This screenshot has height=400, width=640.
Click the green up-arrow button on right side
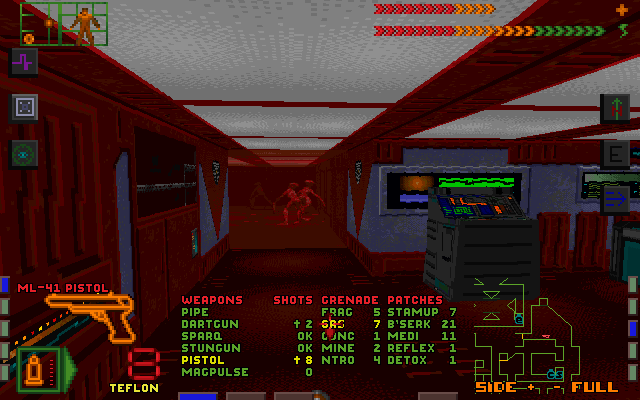tap(615, 107)
